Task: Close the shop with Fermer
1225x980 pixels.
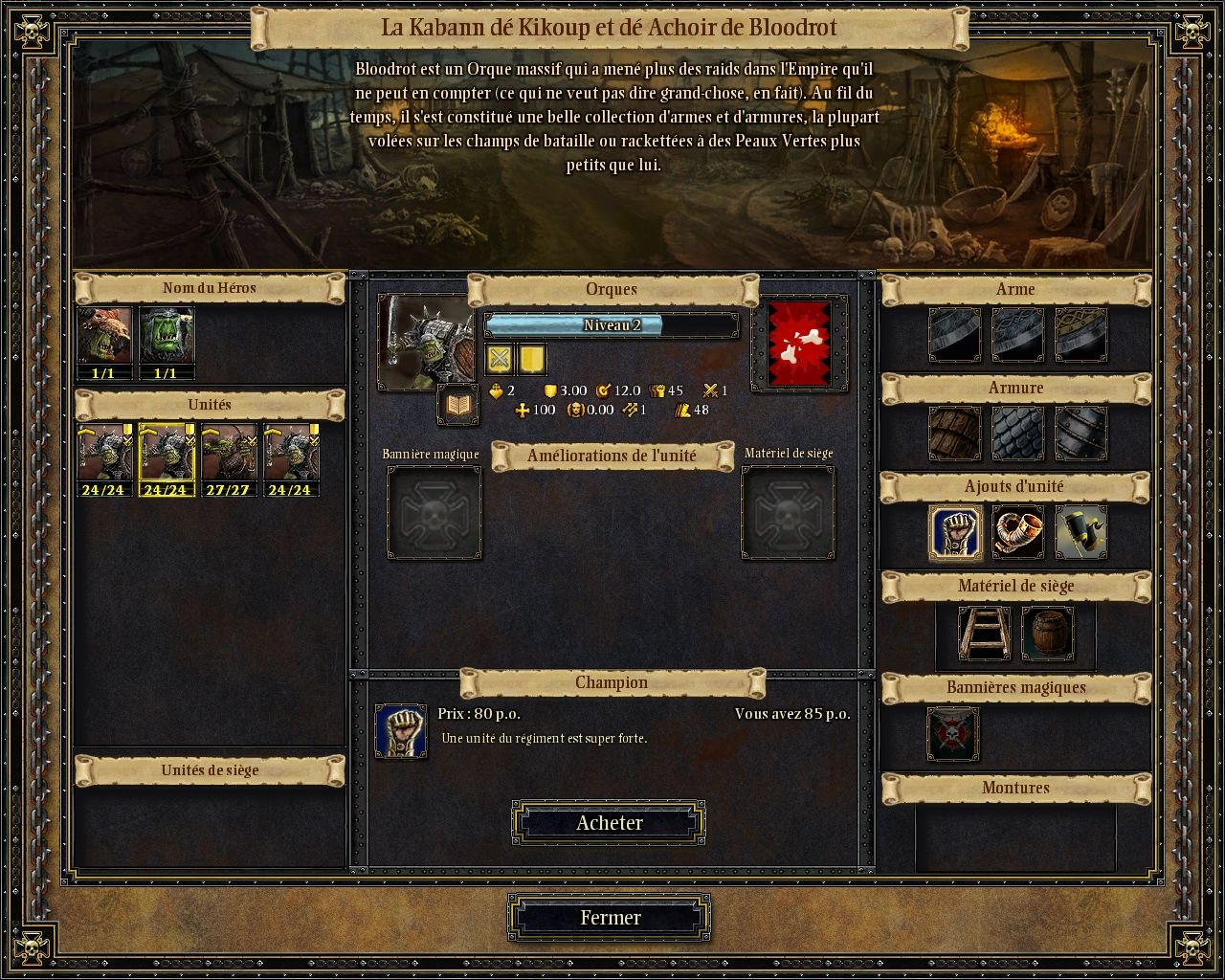Action: coord(609,918)
